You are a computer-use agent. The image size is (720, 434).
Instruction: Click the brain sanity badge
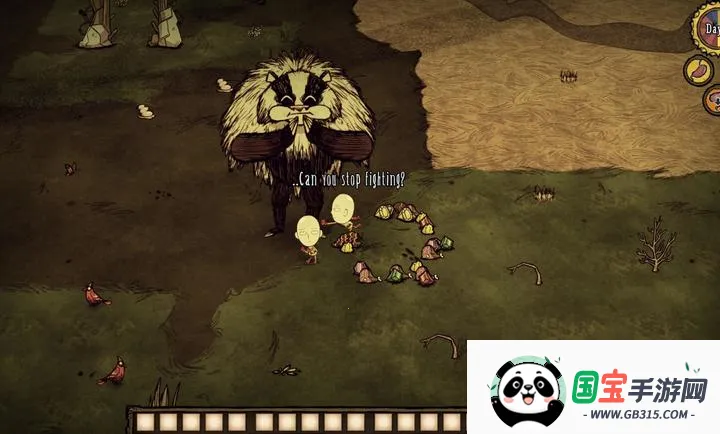(714, 100)
